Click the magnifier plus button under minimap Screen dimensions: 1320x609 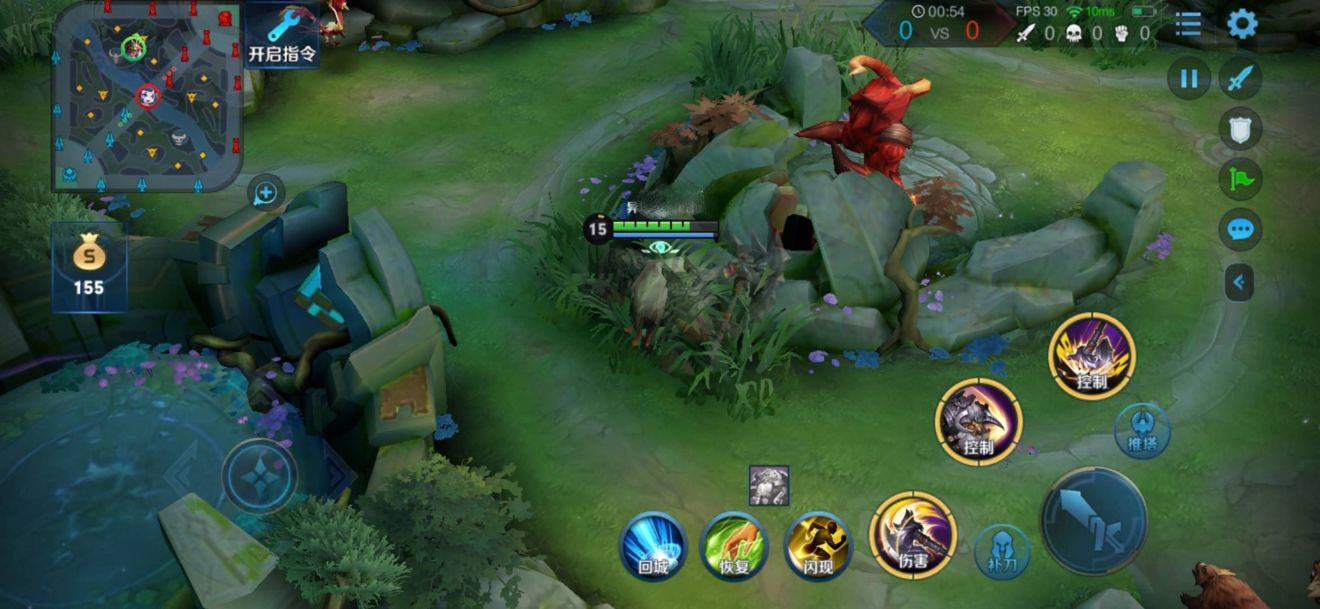pyautogui.click(x=265, y=192)
